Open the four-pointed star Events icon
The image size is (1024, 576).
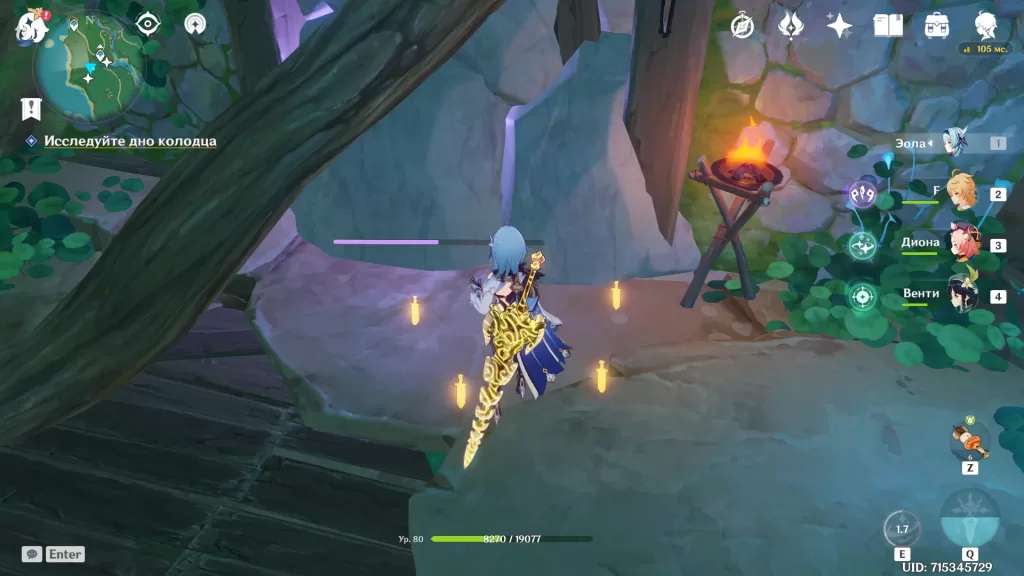tap(839, 25)
